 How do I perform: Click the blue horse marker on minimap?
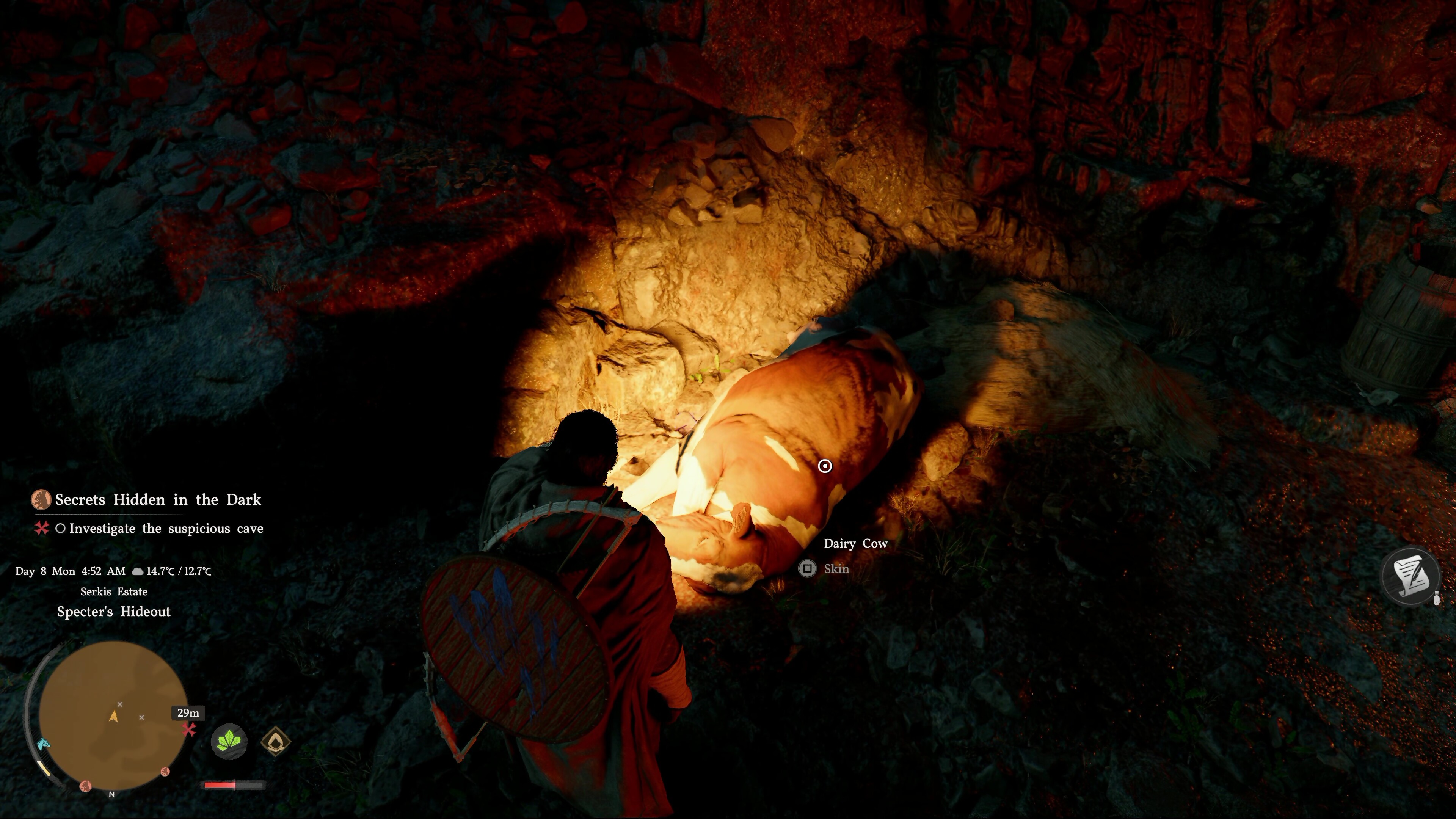(x=44, y=744)
